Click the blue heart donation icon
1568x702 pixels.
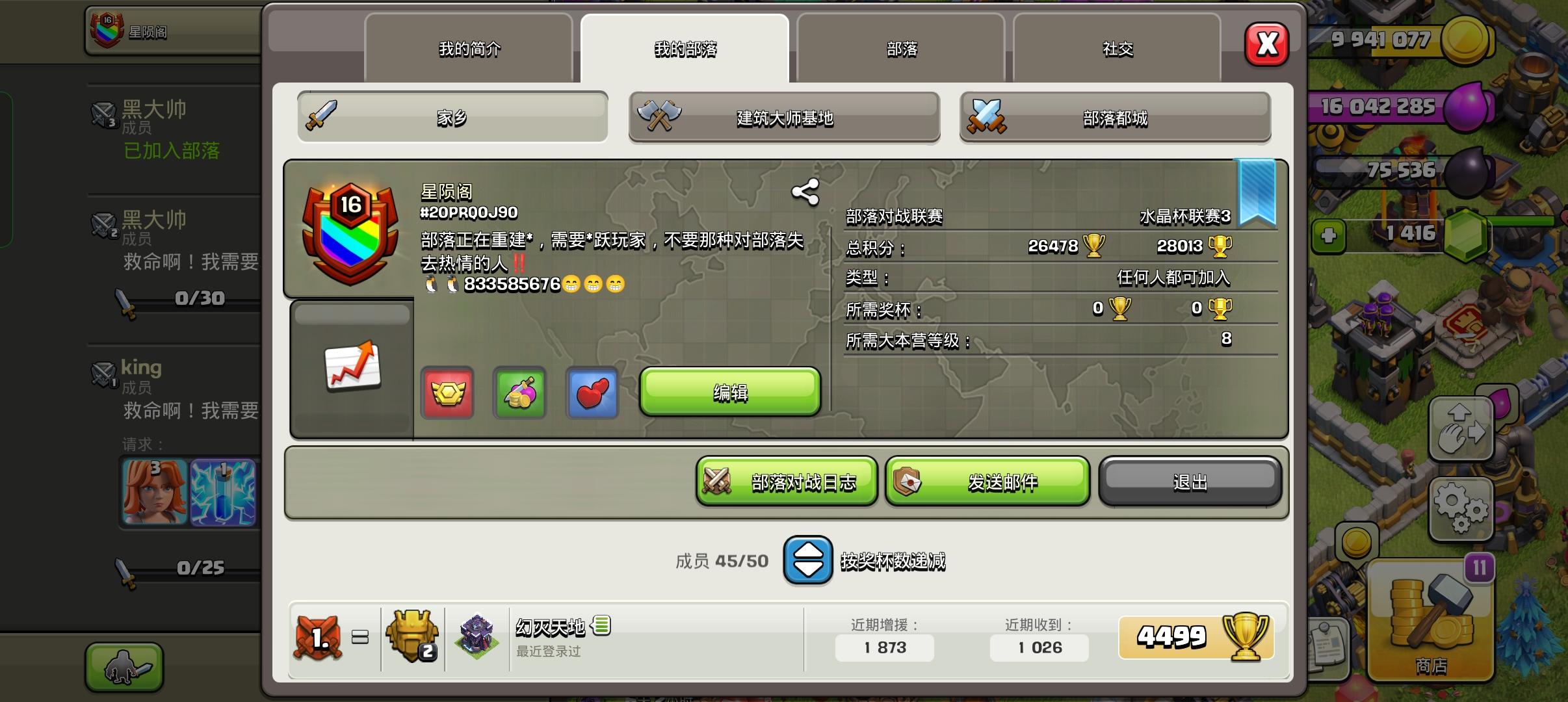[x=592, y=393]
